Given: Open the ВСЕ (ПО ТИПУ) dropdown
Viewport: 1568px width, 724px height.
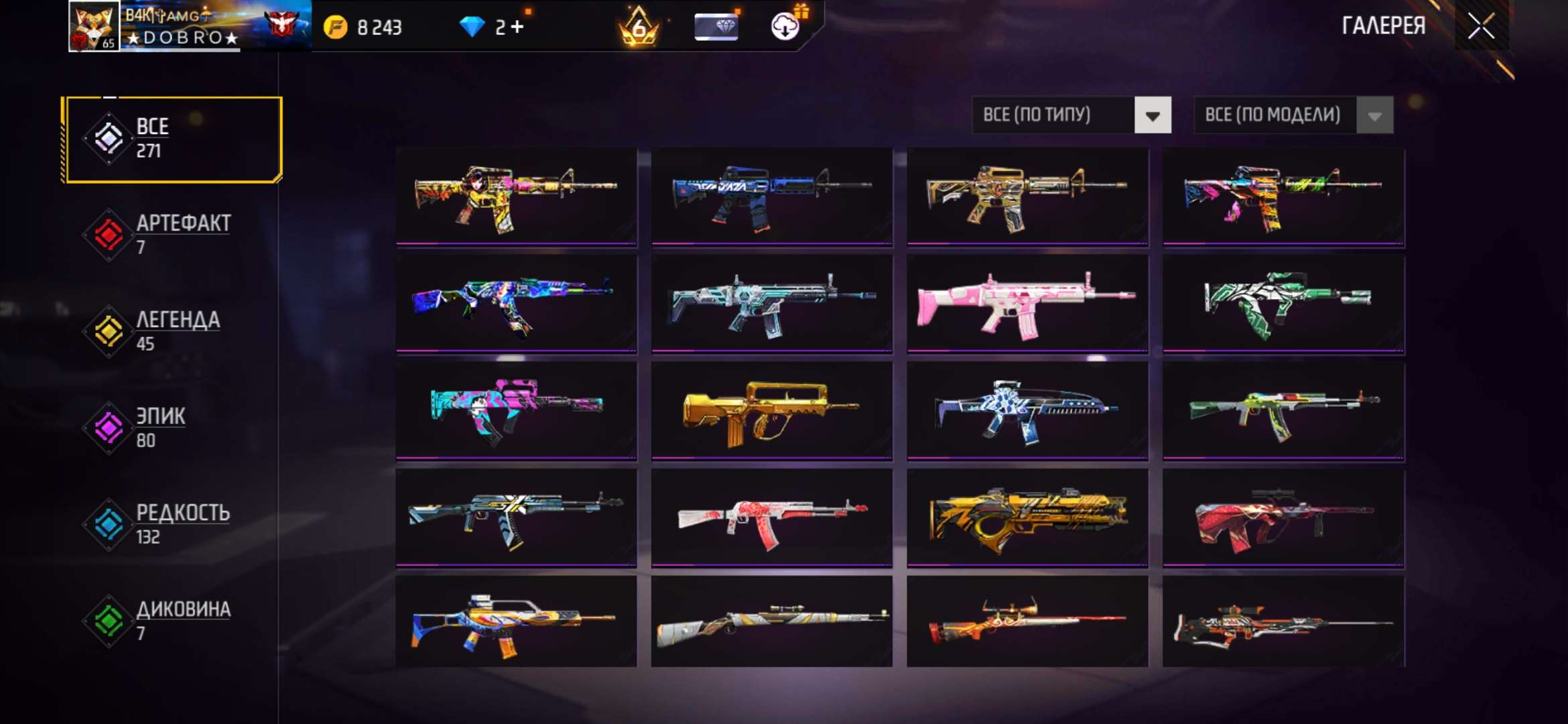Looking at the screenshot, I should tap(1071, 115).
